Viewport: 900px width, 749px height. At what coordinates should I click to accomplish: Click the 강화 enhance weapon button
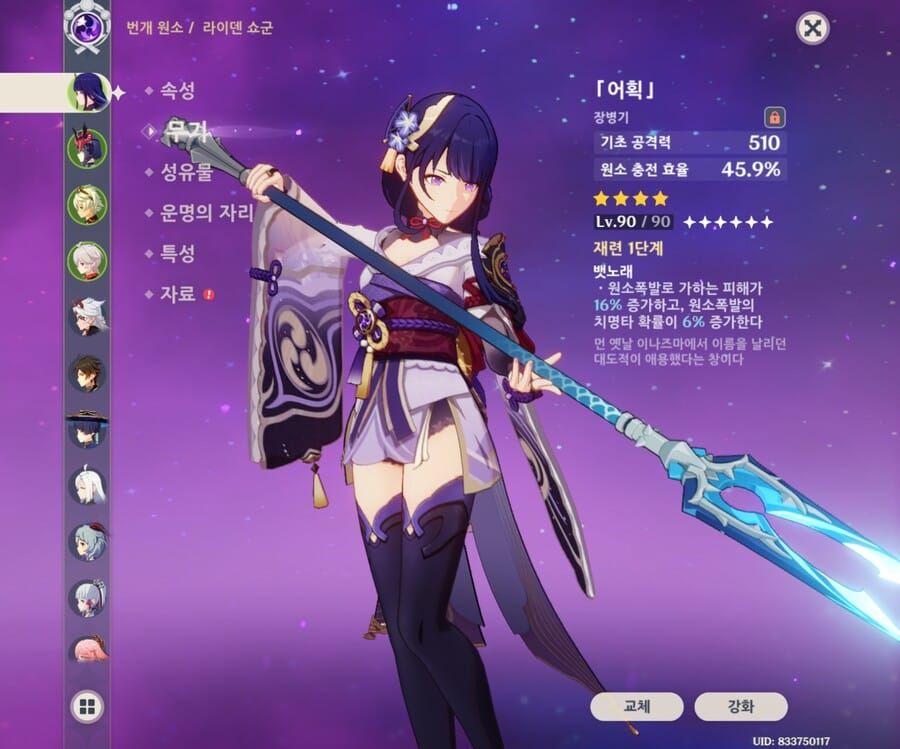(x=741, y=706)
